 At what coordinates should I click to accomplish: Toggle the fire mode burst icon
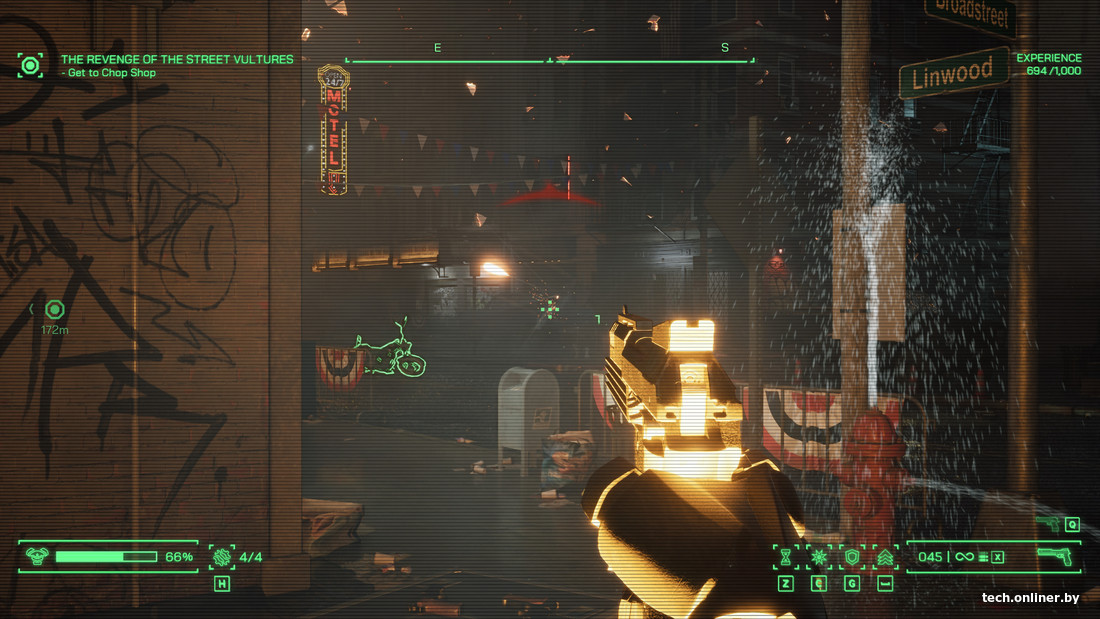[983, 557]
